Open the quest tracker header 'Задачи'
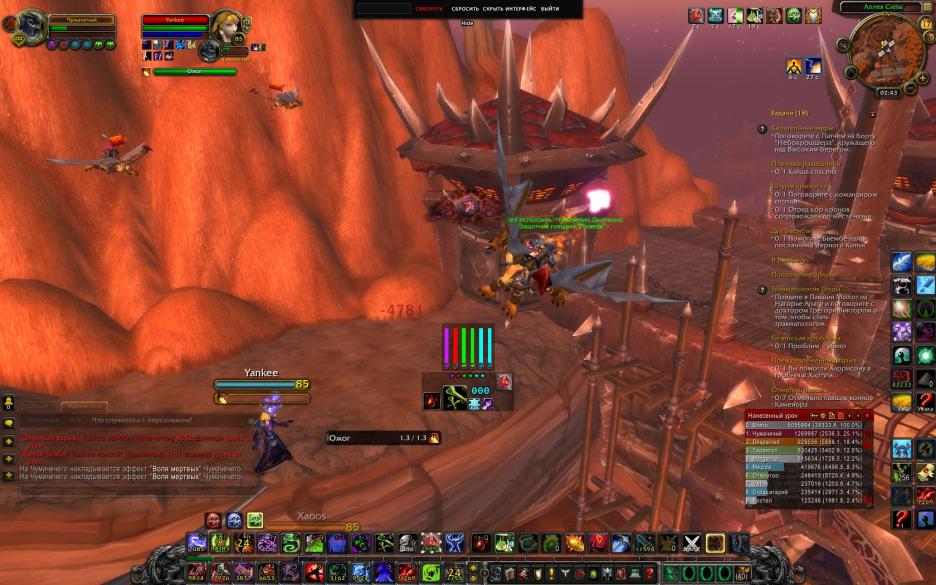 pos(789,113)
